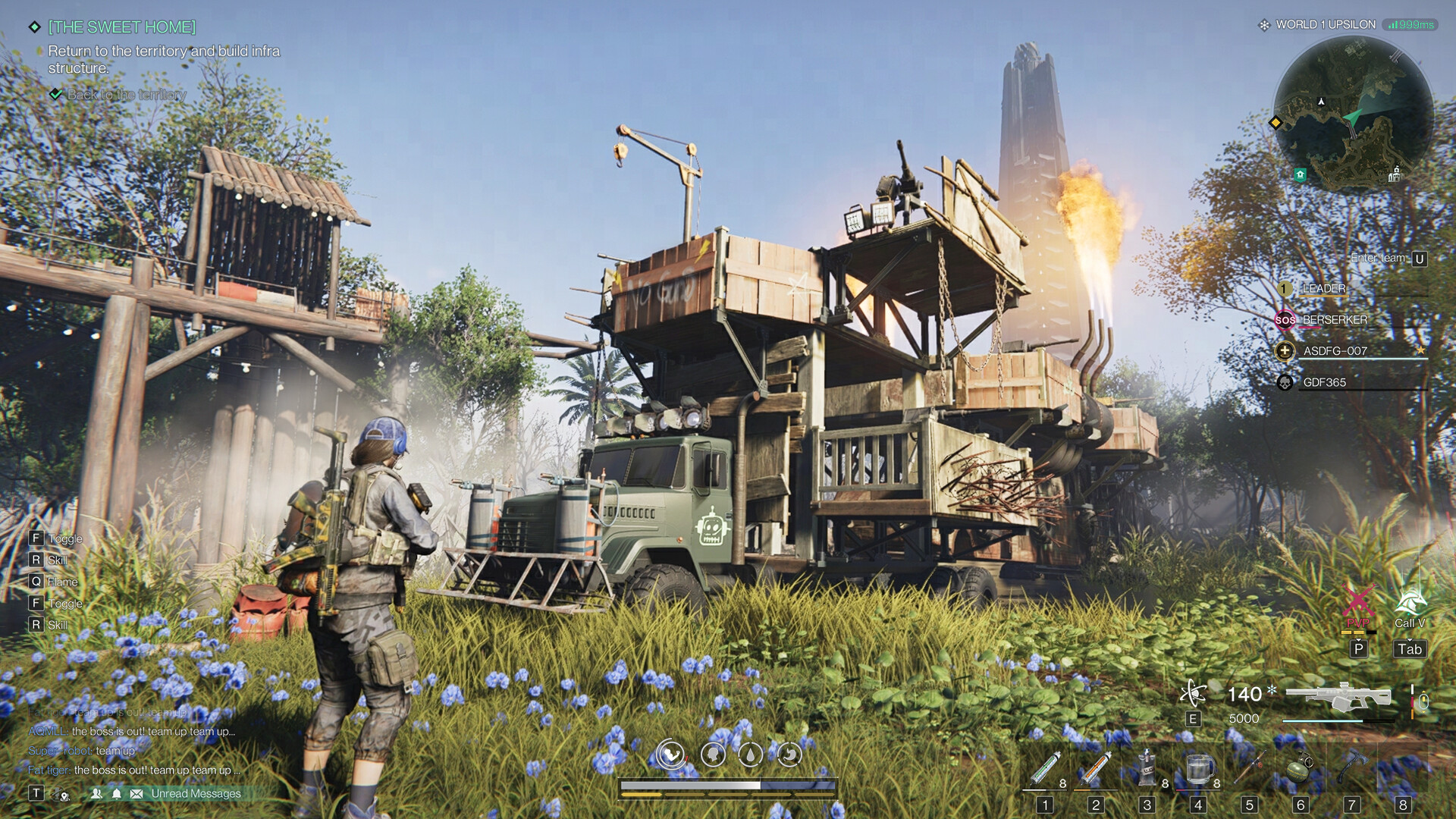
Task: Click the SOS badge beside BERSERKER
Action: (x=1285, y=321)
